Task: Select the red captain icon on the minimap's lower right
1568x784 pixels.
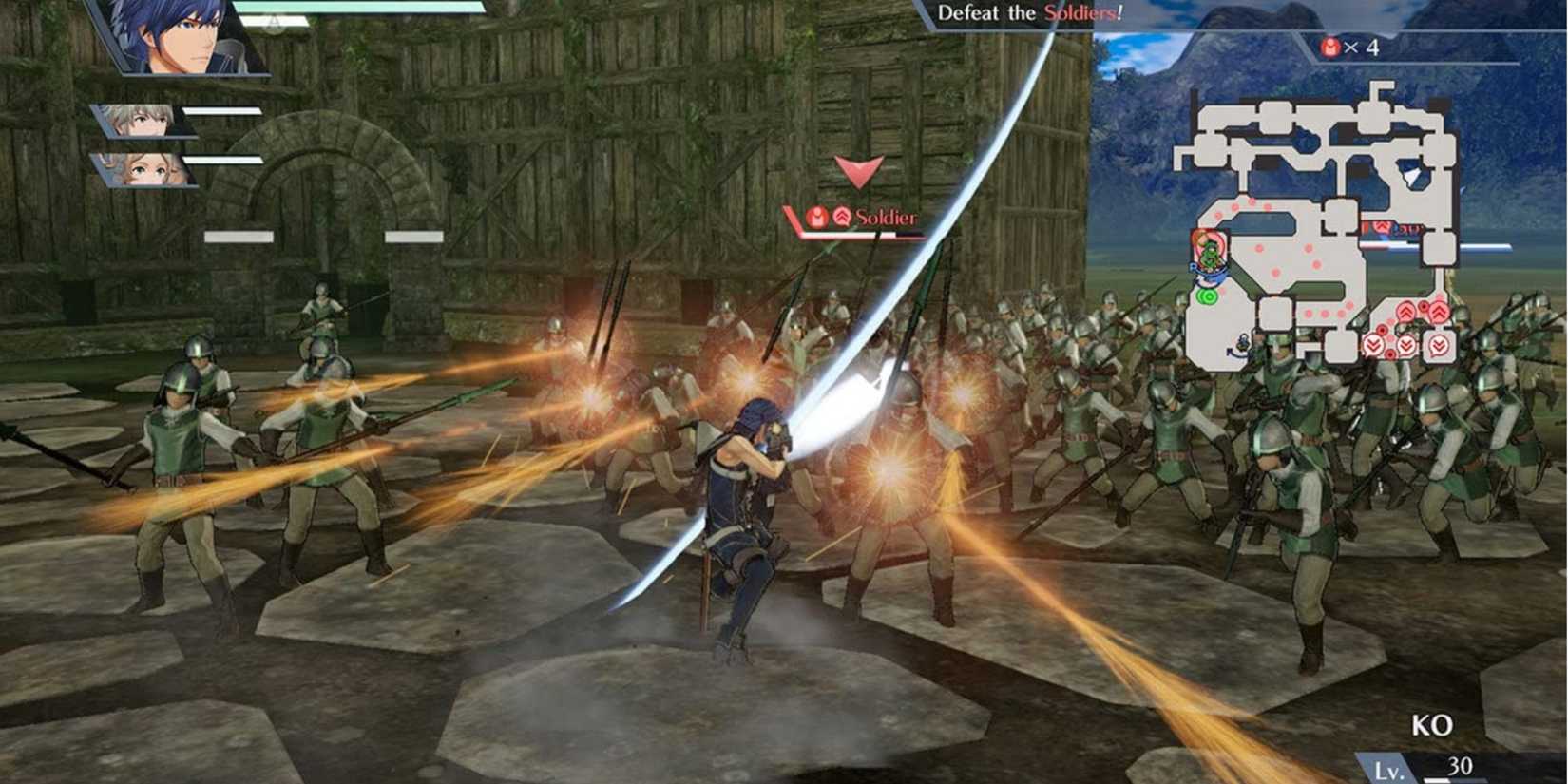Action: point(1424,304)
